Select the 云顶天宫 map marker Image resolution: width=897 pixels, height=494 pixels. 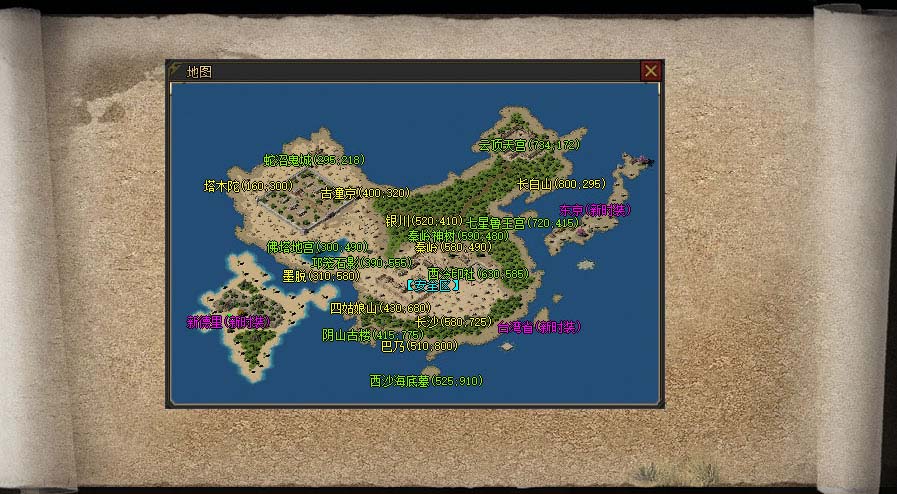[x=528, y=144]
